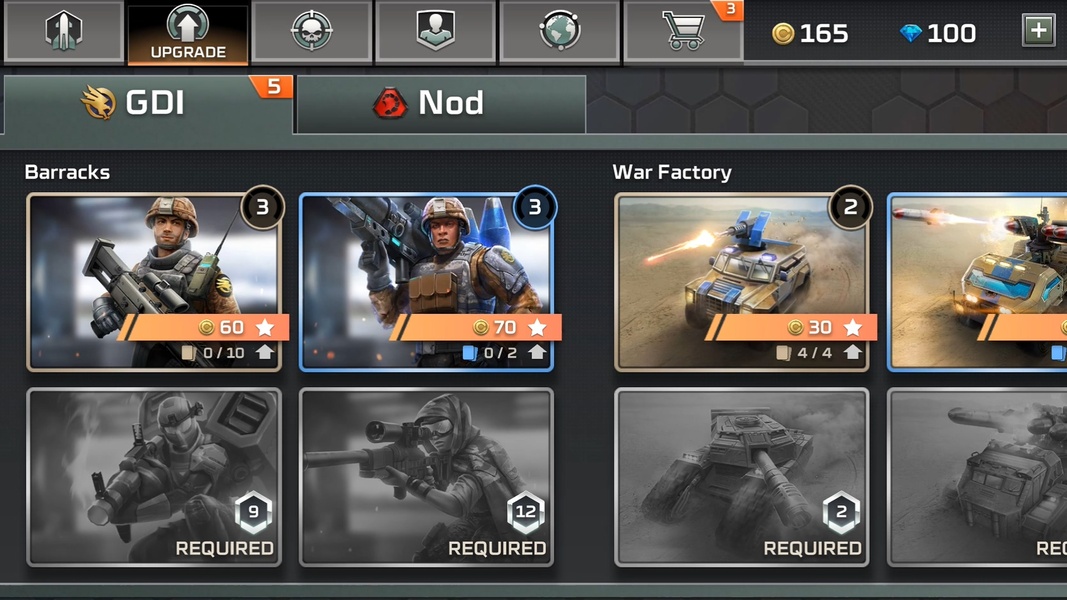Open the commander profile tab
Viewport: 1067px width, 600px height.
click(x=435, y=31)
